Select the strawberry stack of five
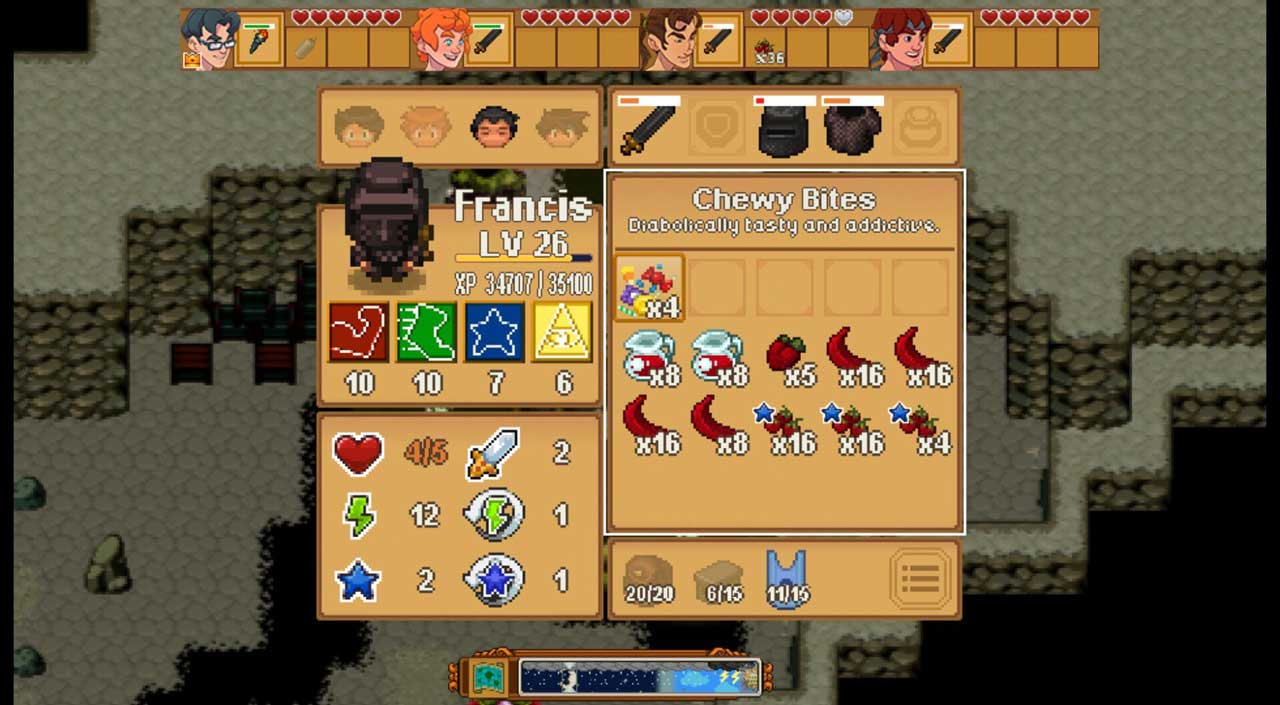 point(786,357)
